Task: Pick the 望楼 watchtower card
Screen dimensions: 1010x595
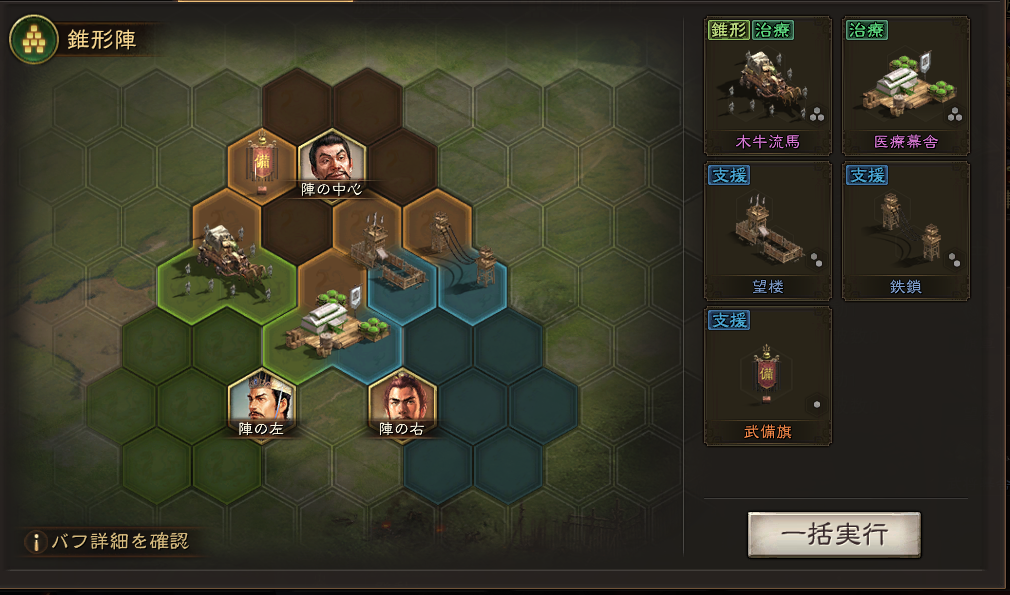Action: click(x=768, y=231)
